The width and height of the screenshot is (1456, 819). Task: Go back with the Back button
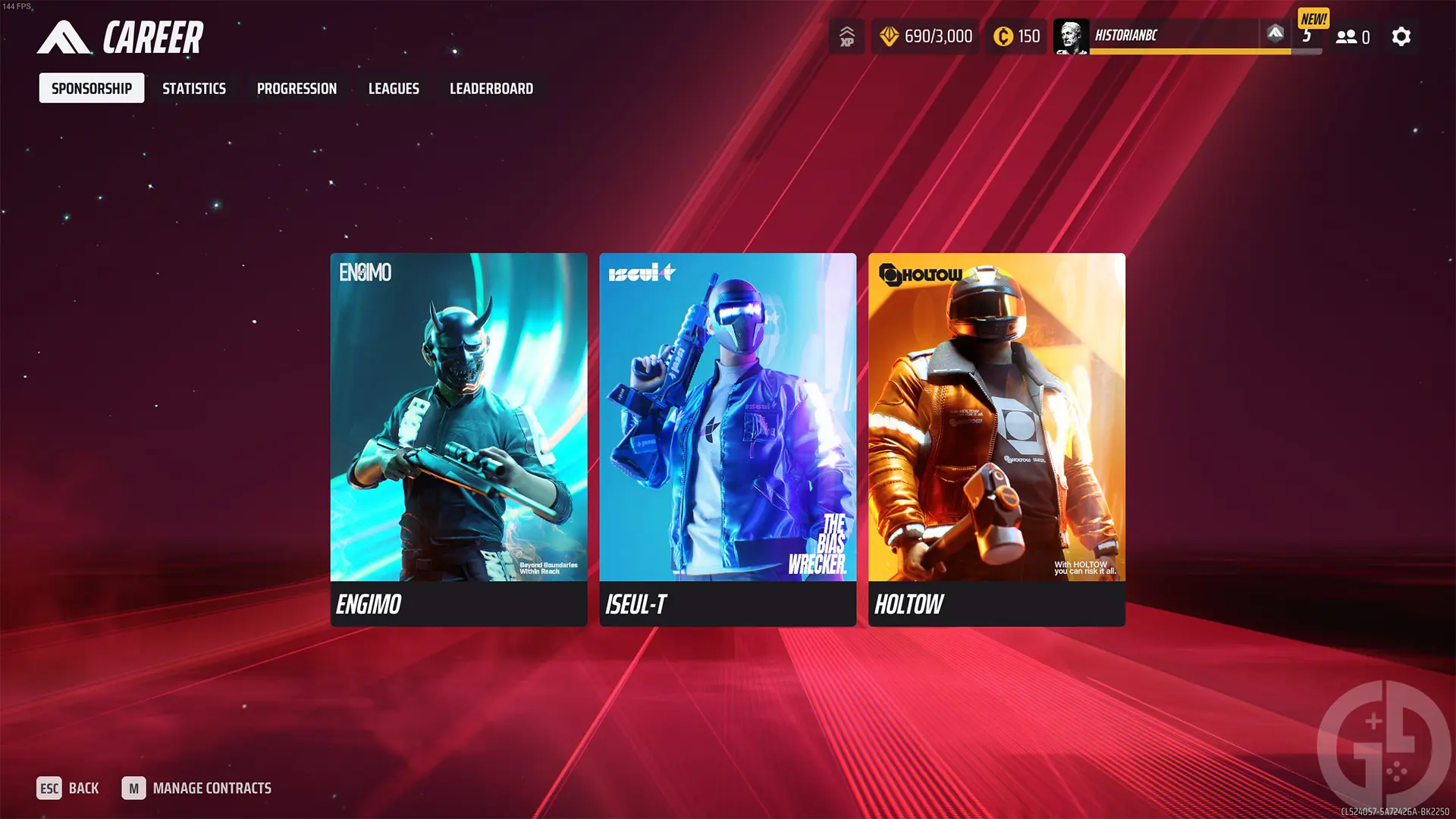[x=68, y=789]
